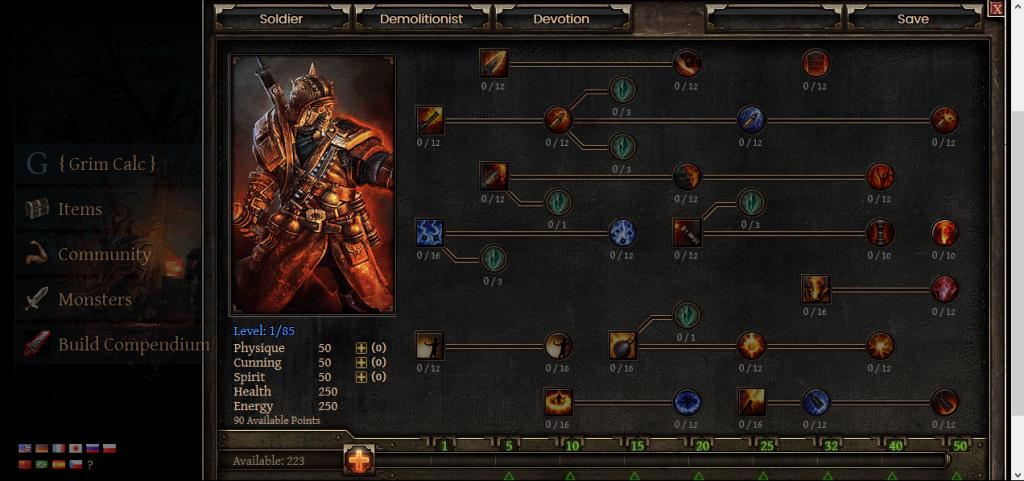The width and height of the screenshot is (1024, 481).
Task: Browse the Monsters section
Action: pos(94,299)
